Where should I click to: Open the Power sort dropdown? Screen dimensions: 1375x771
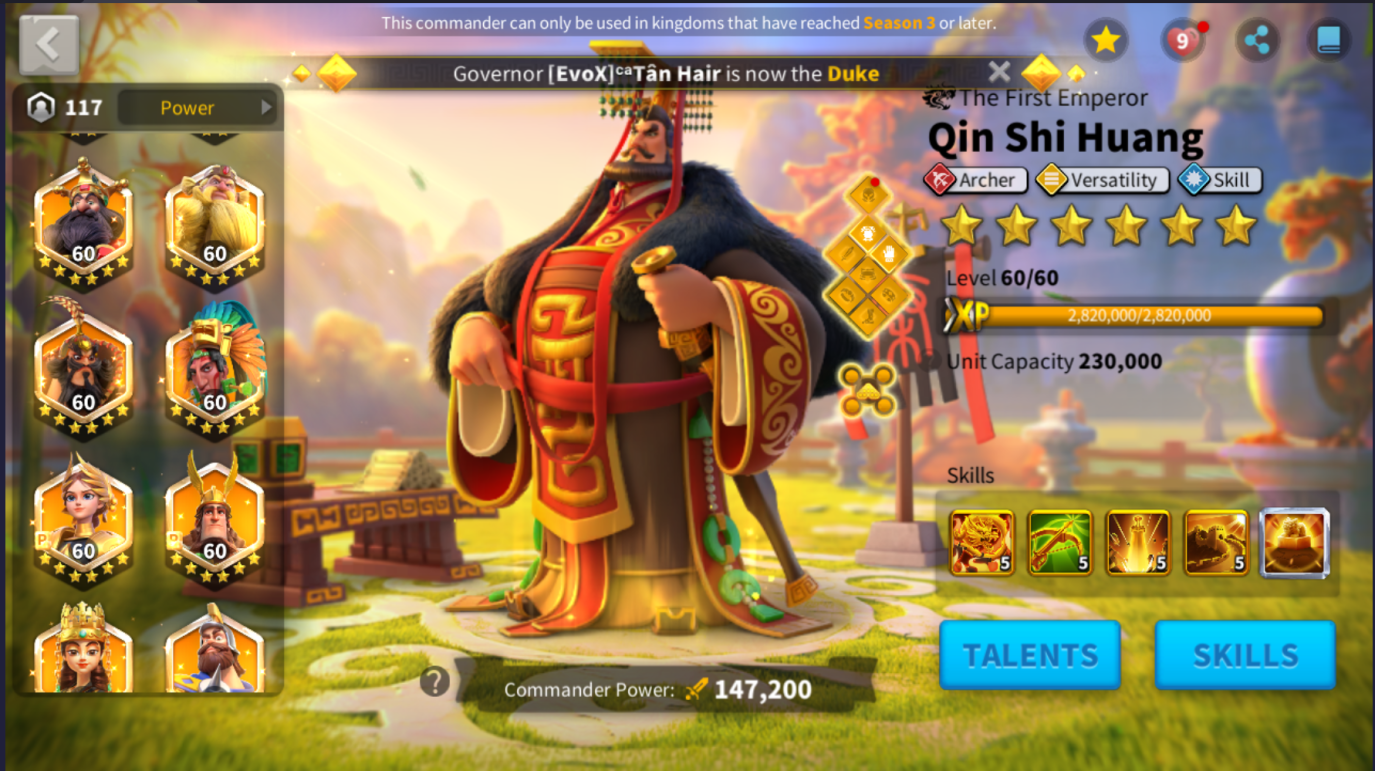coord(197,108)
